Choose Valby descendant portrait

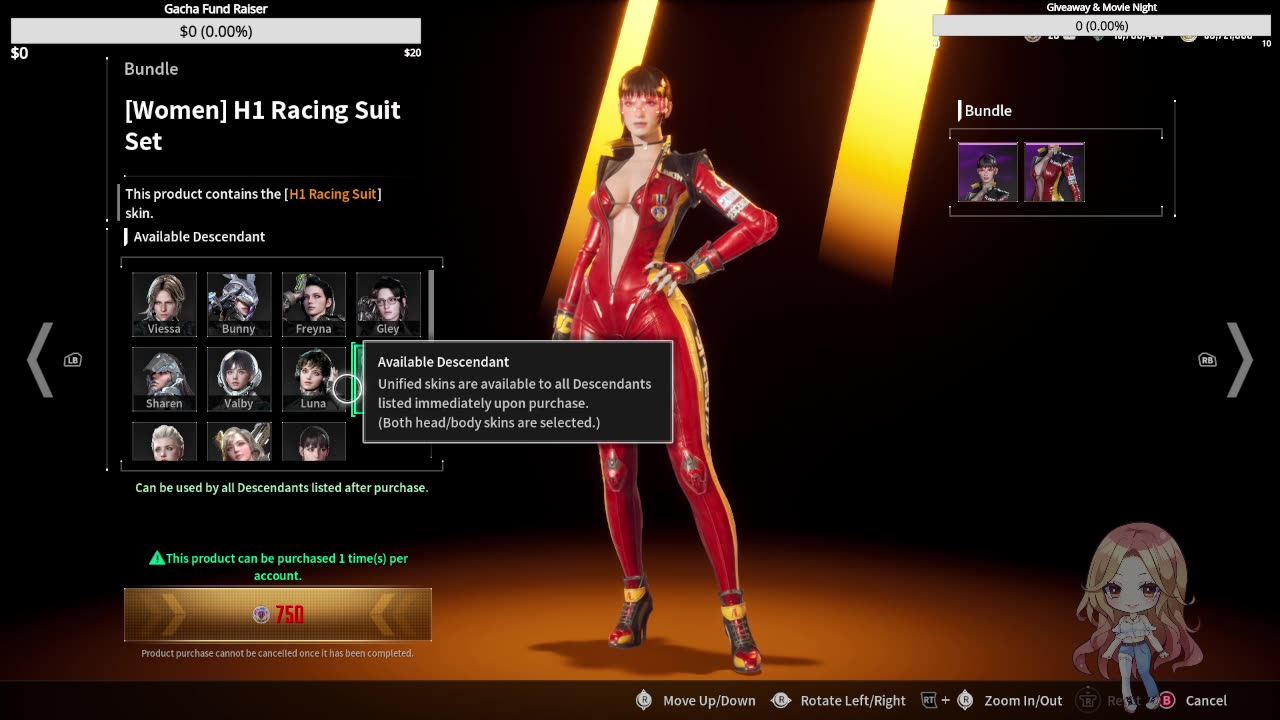(x=239, y=379)
